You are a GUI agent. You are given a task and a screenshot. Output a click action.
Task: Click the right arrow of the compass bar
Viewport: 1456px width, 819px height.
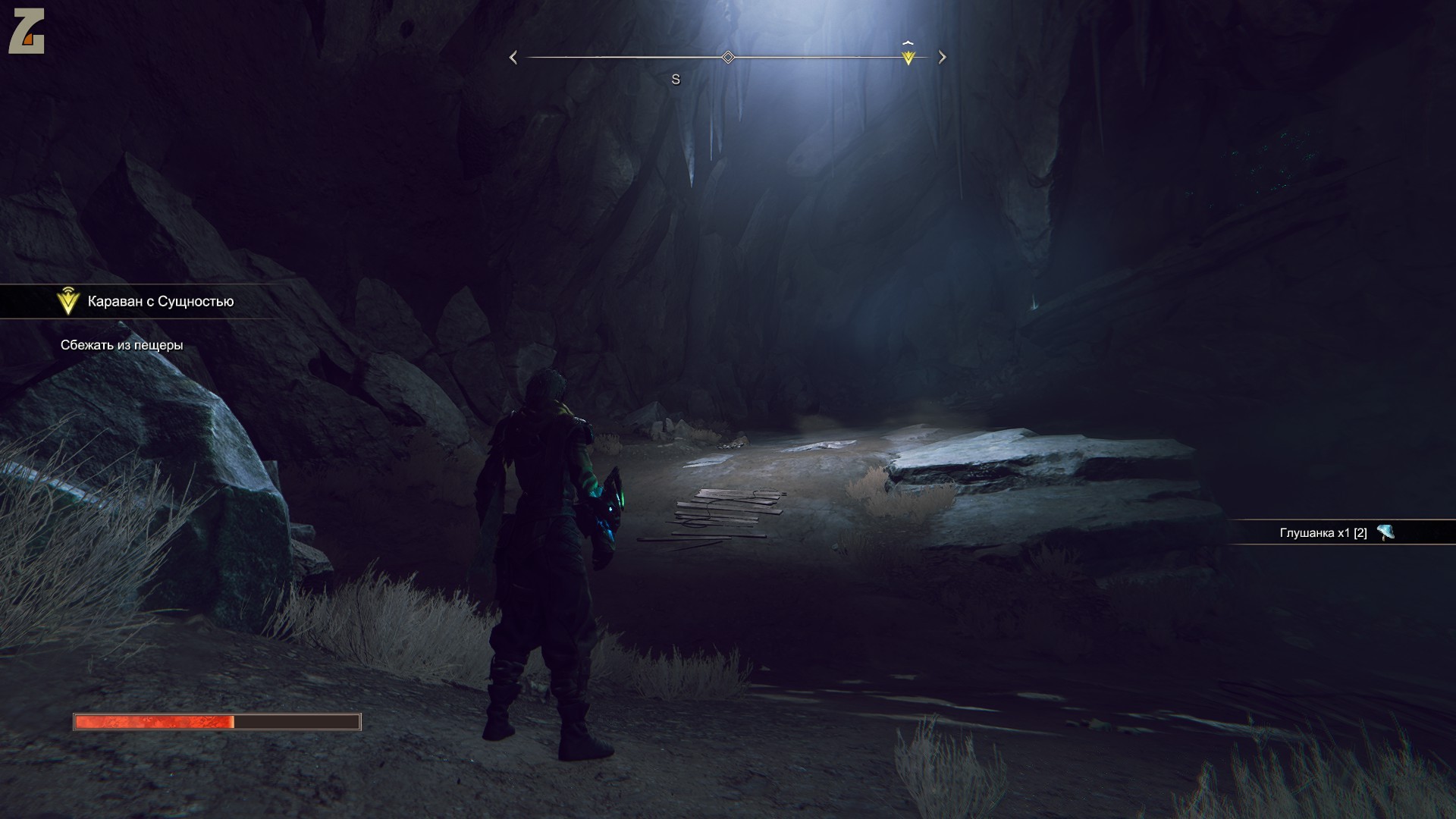942,57
